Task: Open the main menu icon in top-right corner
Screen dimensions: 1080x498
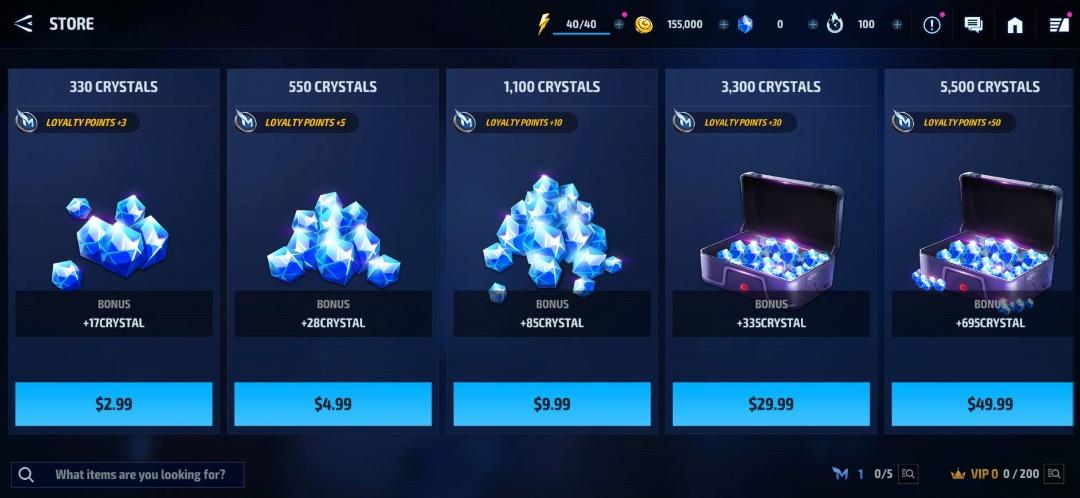Action: (1058, 25)
